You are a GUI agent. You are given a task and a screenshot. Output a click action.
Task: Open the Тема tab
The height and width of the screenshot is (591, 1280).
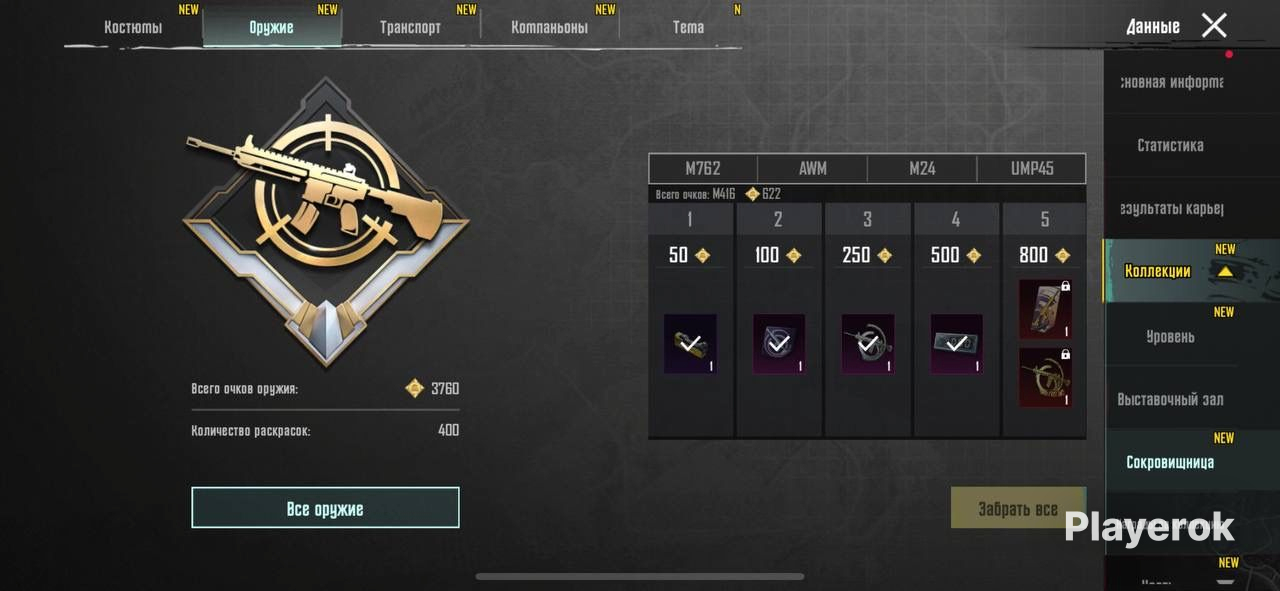(x=688, y=27)
